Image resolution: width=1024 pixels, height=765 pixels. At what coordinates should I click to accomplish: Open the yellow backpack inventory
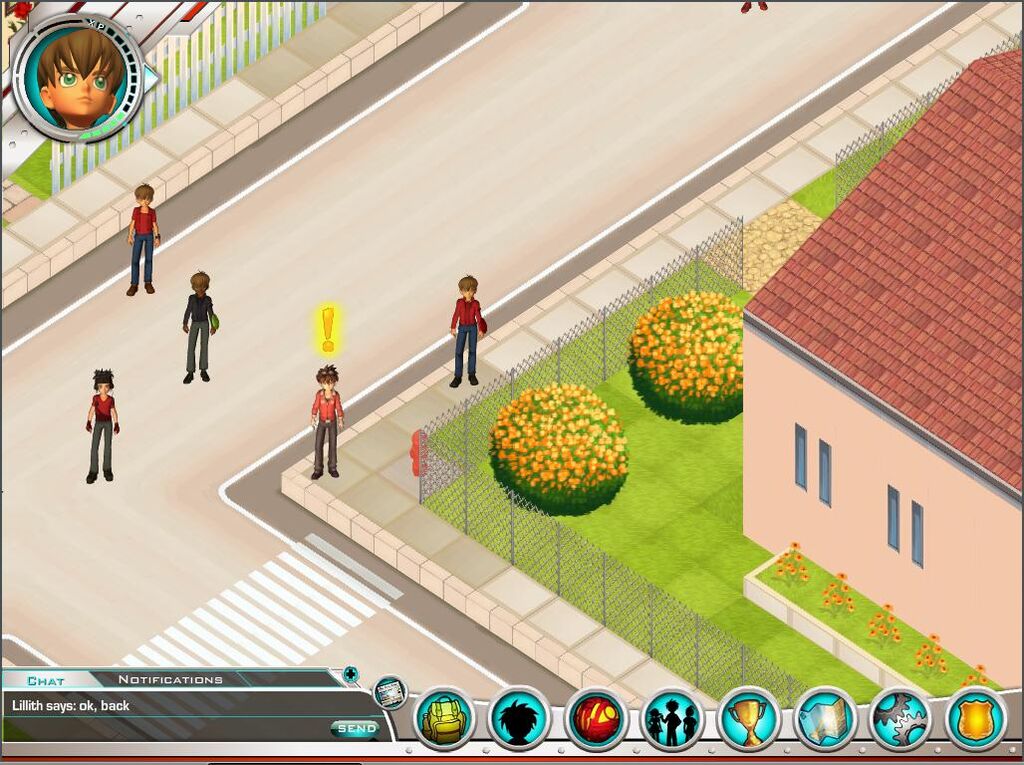pyautogui.click(x=445, y=718)
